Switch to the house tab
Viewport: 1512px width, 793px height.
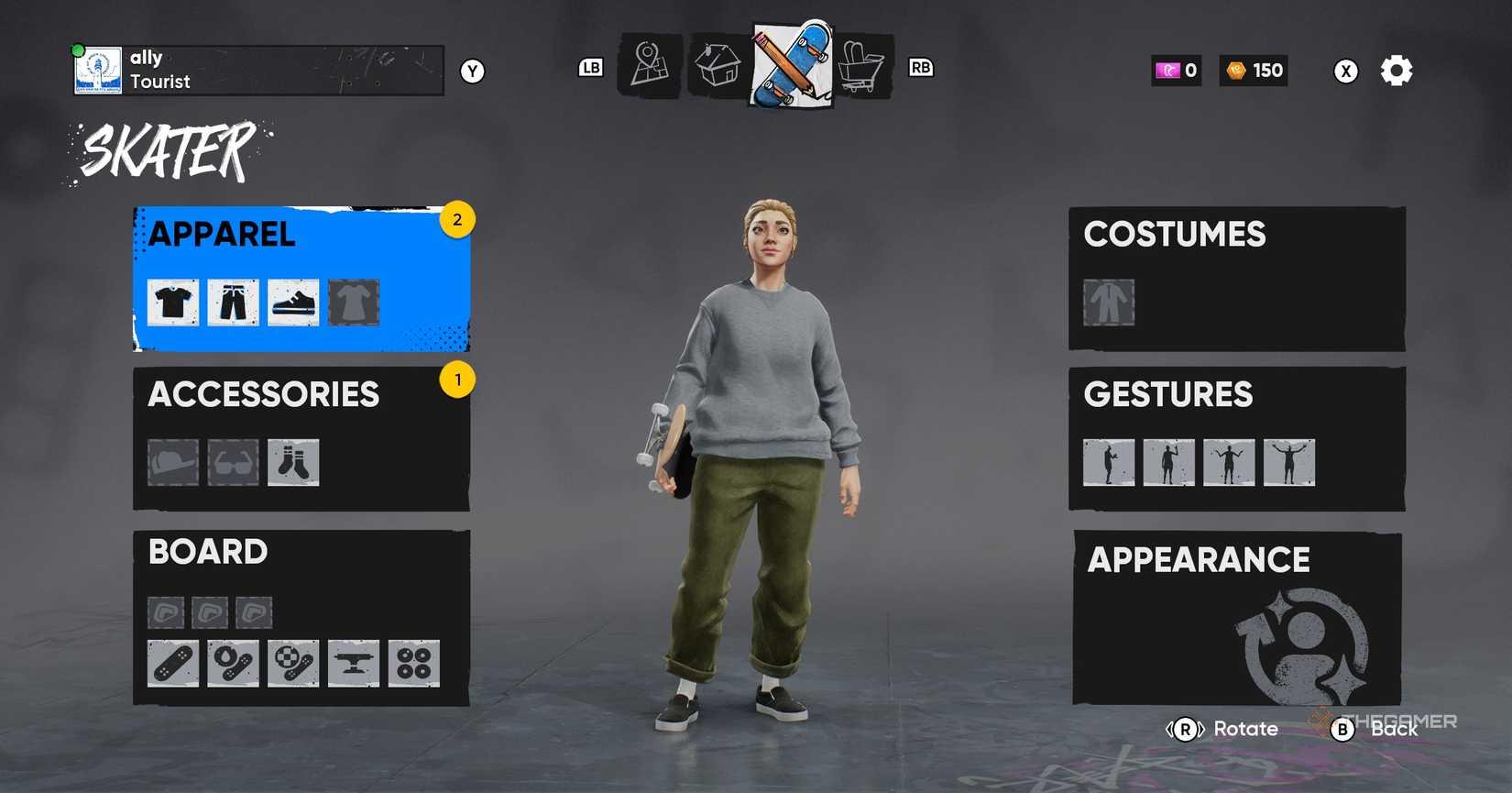click(x=718, y=66)
